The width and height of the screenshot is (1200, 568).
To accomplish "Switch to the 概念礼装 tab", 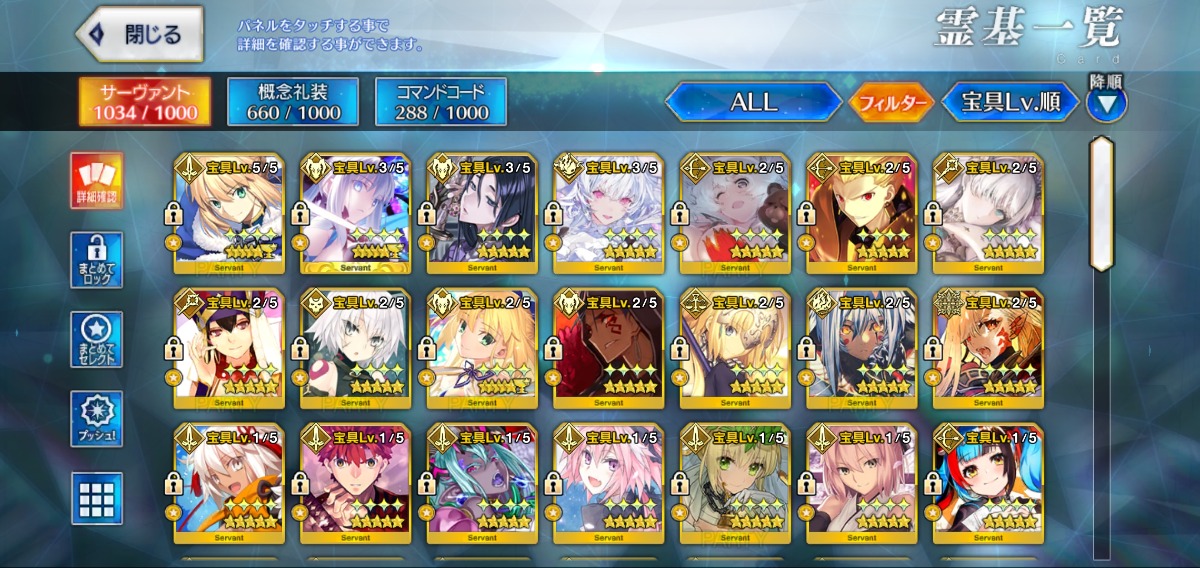I will point(293,102).
